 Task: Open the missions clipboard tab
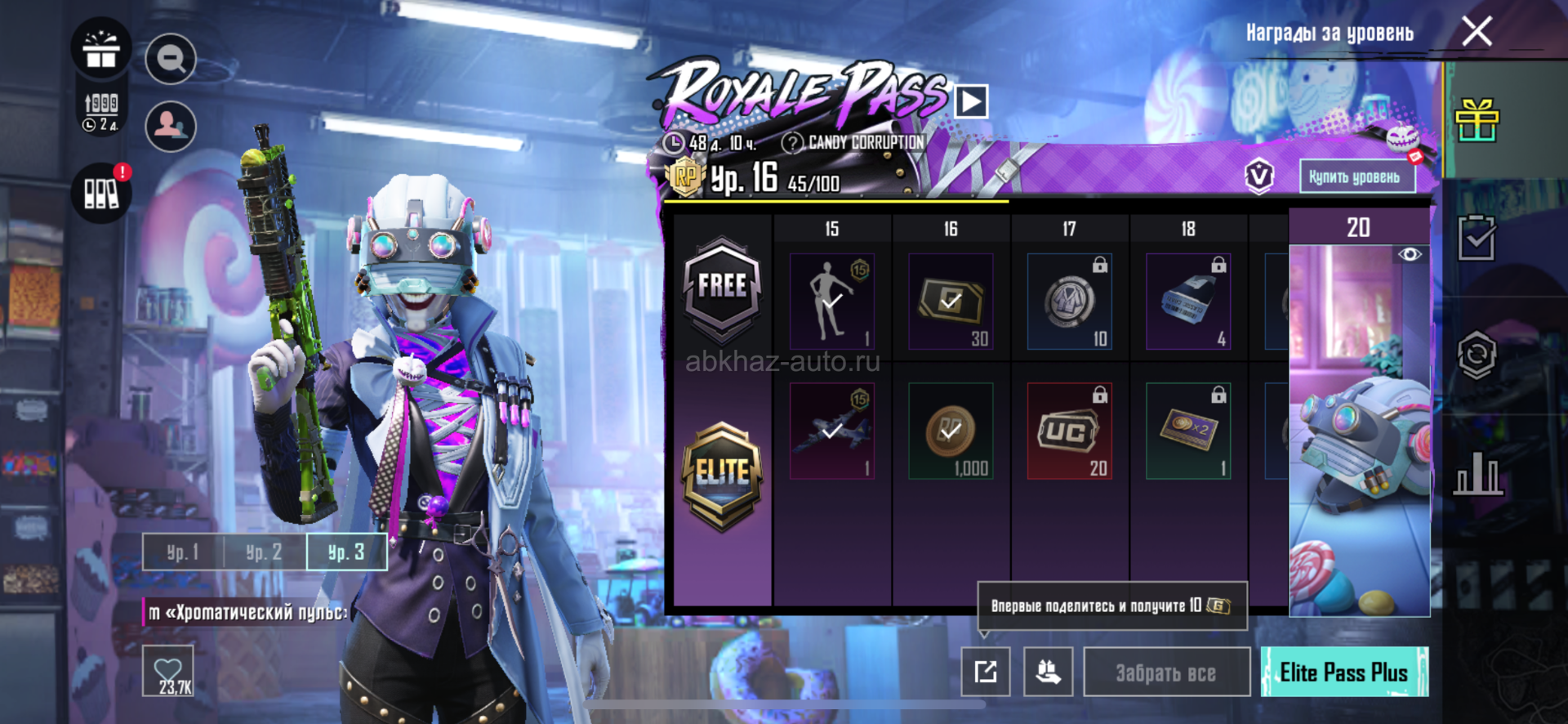coord(1477,239)
